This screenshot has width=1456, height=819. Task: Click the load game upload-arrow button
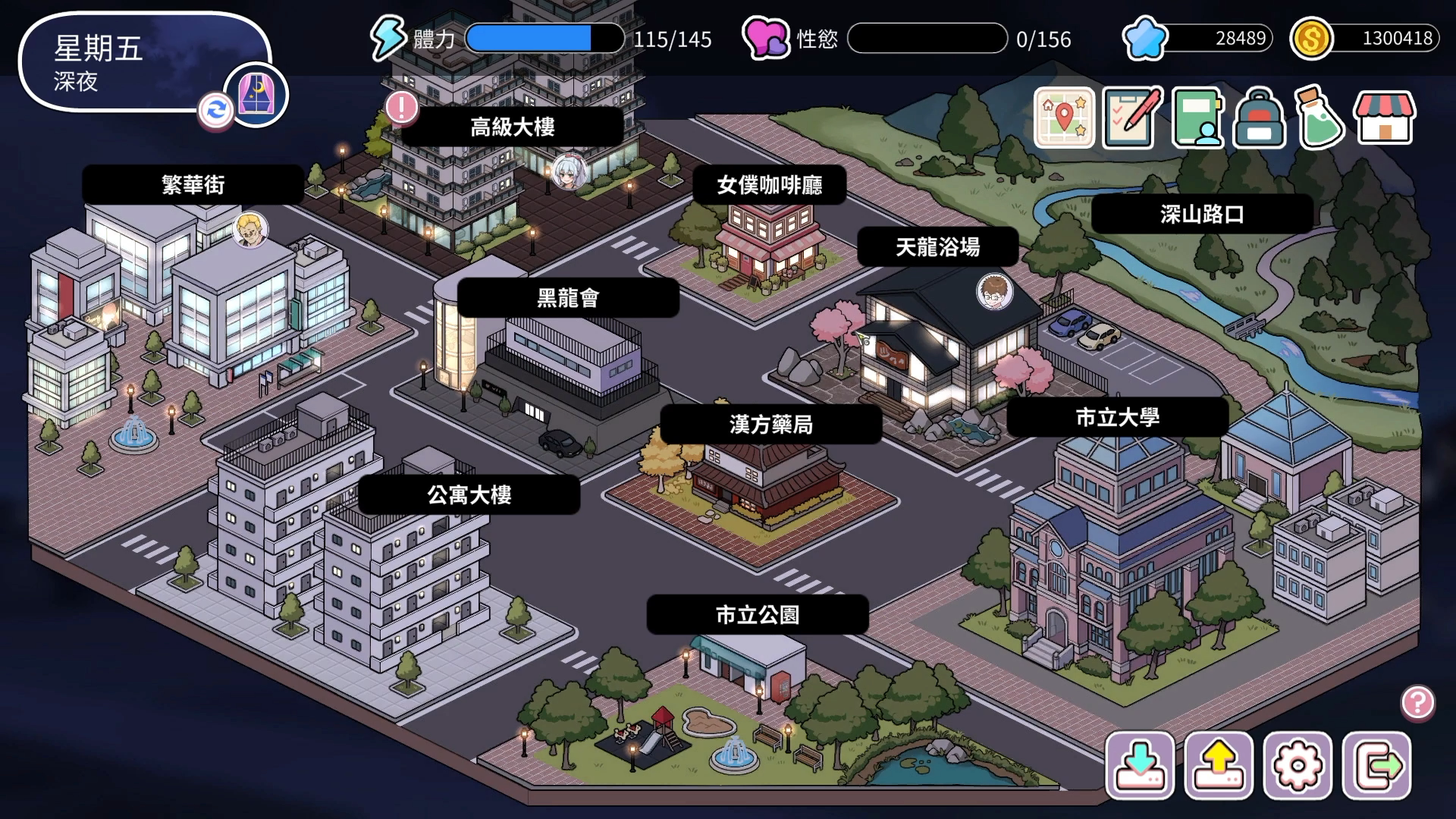(x=1219, y=765)
